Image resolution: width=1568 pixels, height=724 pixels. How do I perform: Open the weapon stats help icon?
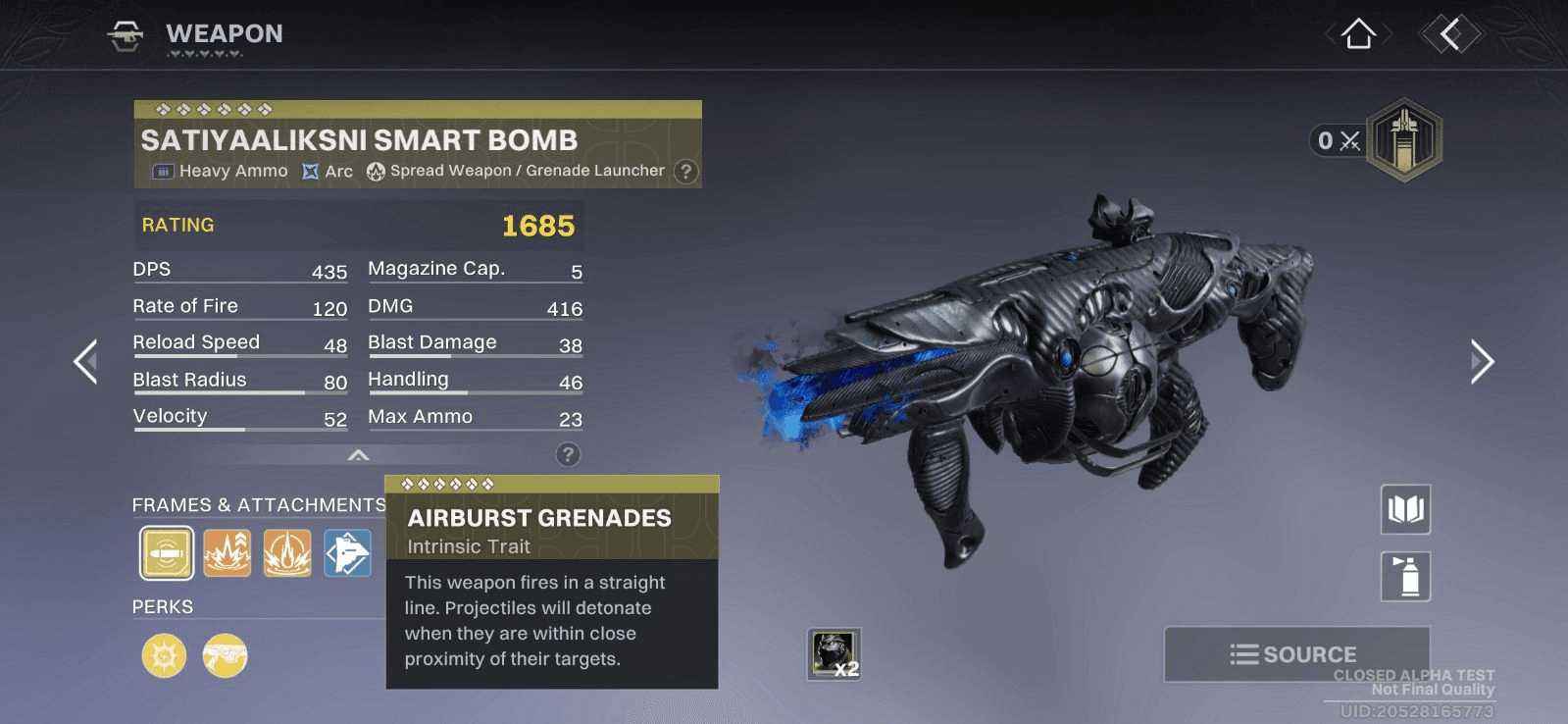click(x=568, y=454)
